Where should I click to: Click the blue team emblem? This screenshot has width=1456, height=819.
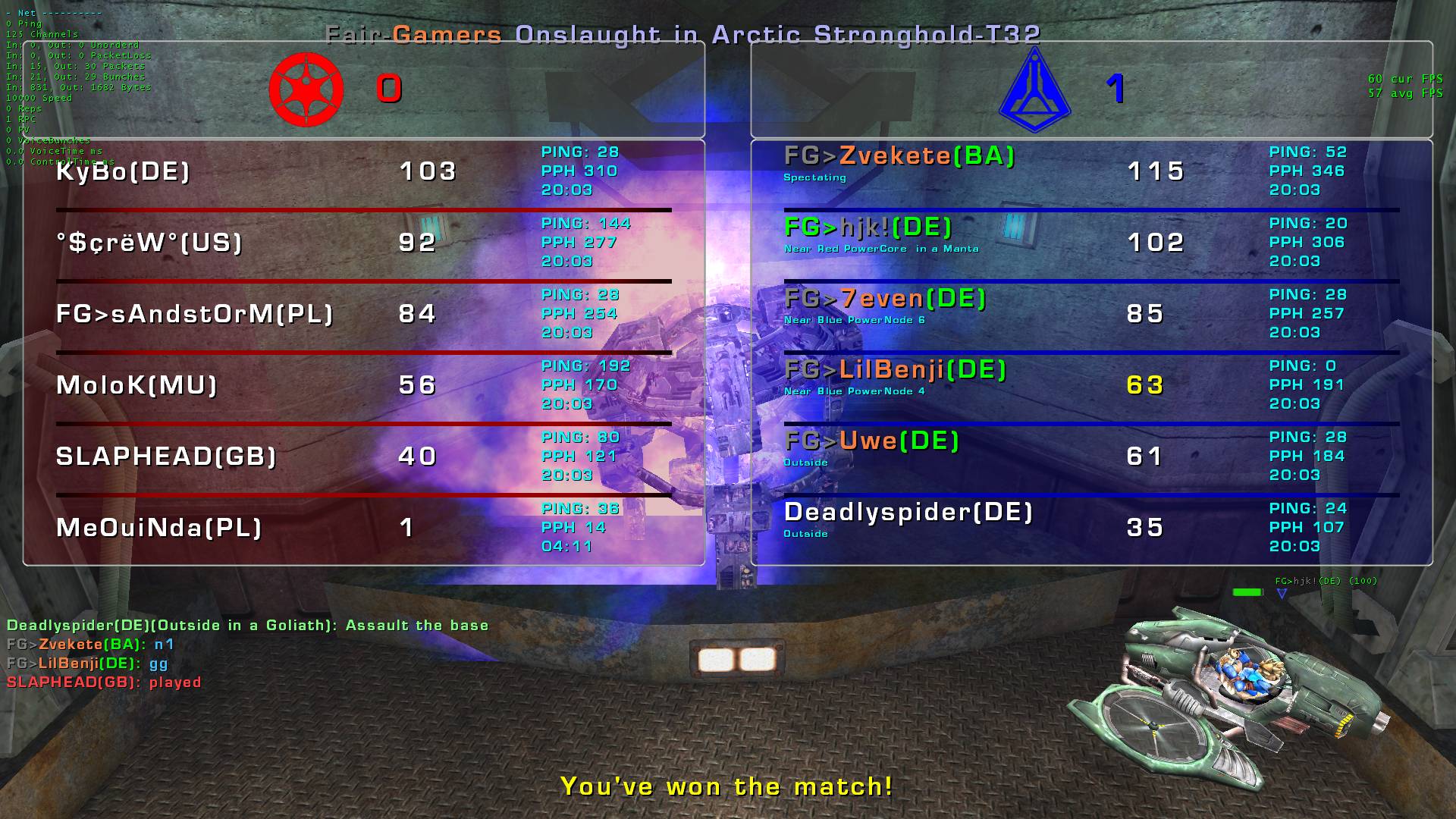pos(1034,89)
